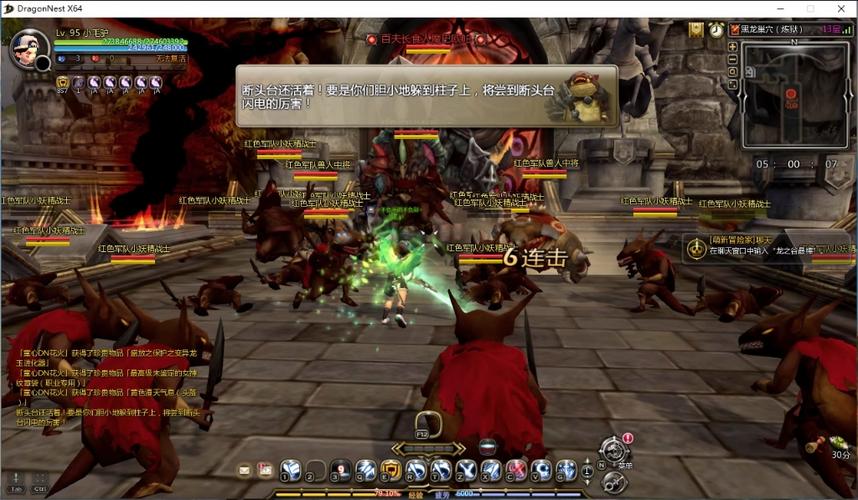Open the mail envelope icon

pos(244,469)
